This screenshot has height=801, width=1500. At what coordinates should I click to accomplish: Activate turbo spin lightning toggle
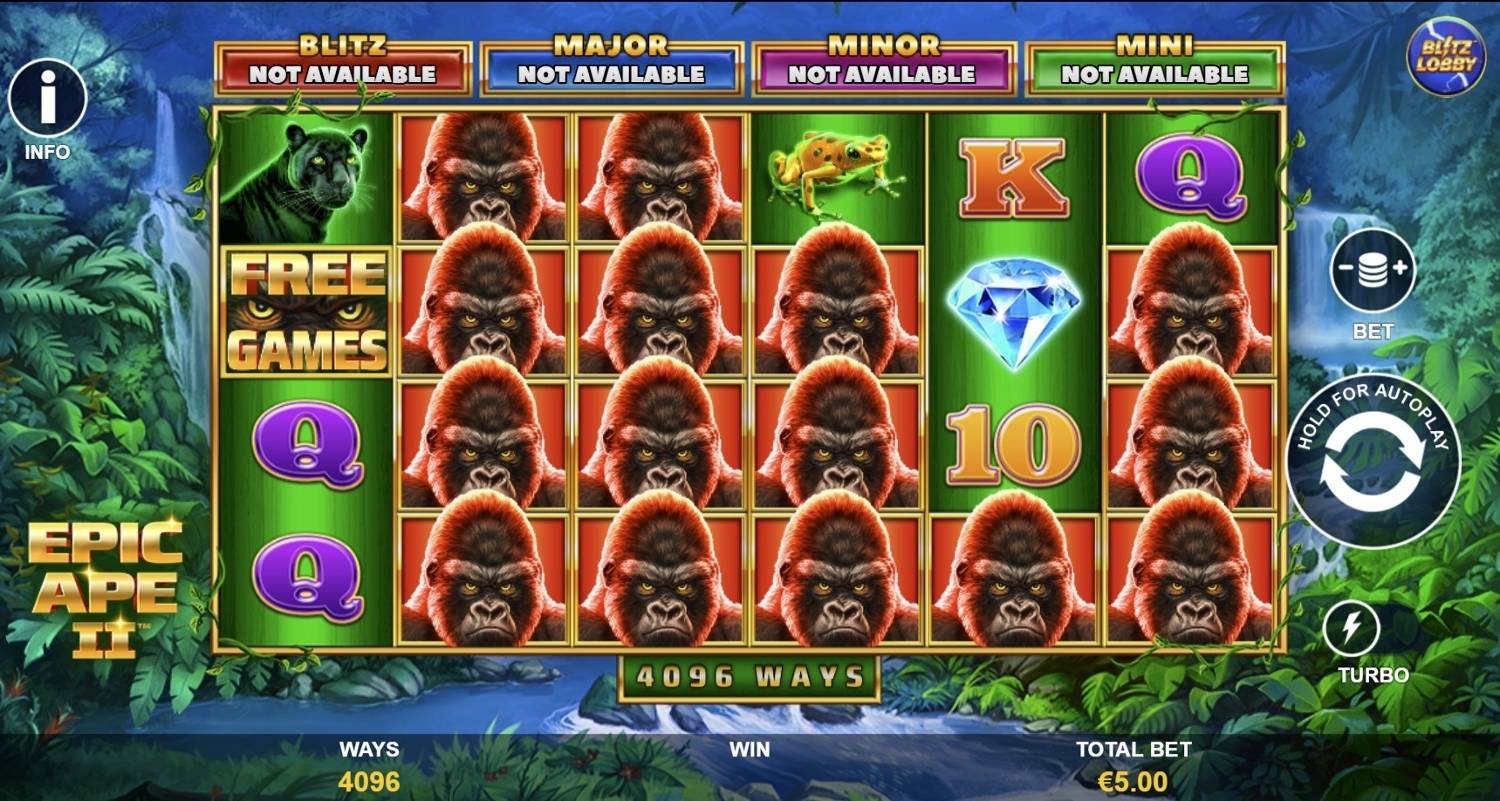1352,626
